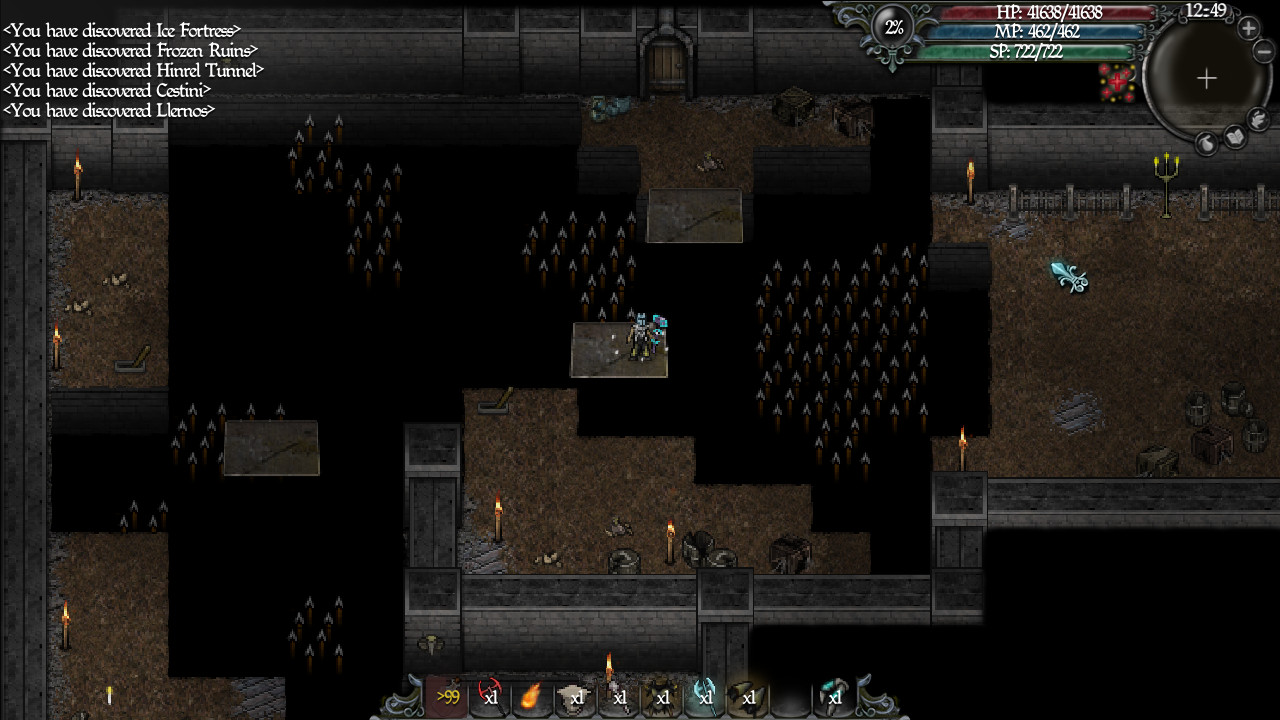
Task: Use the teal pickaxe hotbar item
Action: click(833, 696)
